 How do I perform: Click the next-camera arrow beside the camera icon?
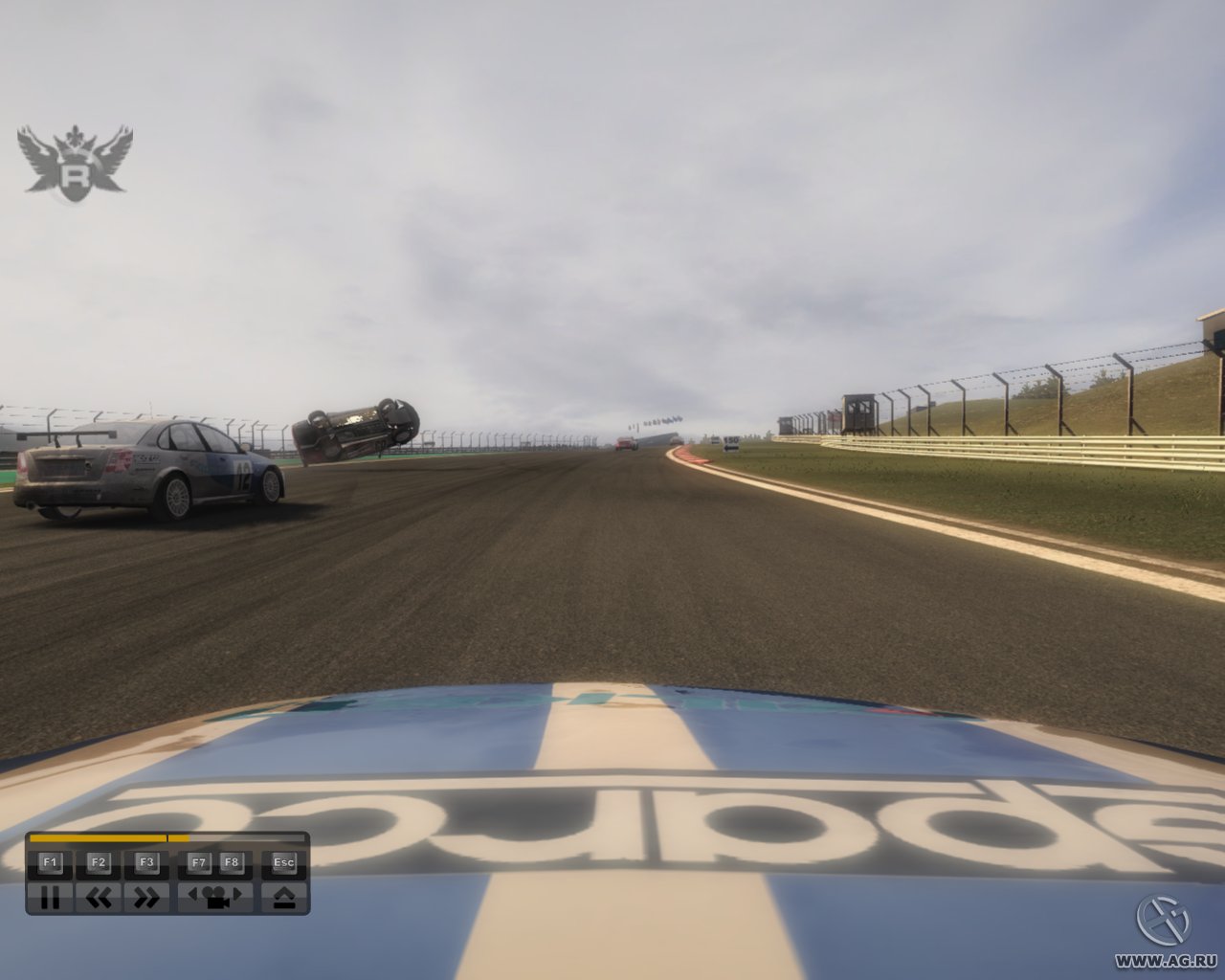tap(236, 895)
